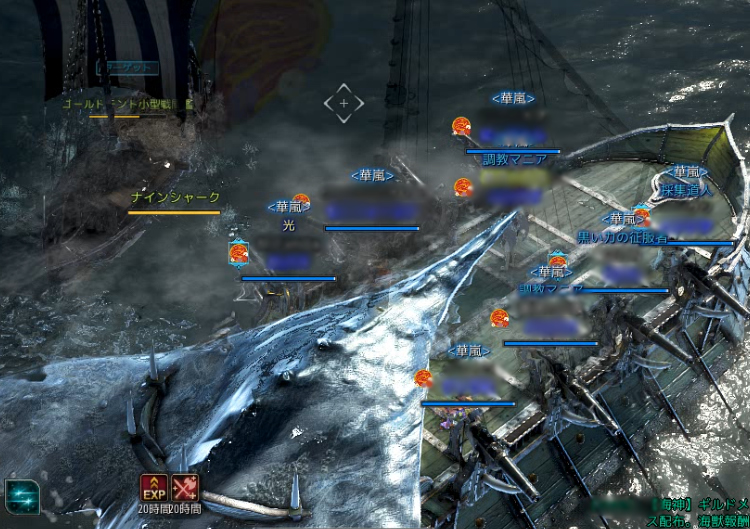This screenshot has width=750, height=529.
Task: Open the teal sparkle icon in the corner
Action: (x=20, y=495)
